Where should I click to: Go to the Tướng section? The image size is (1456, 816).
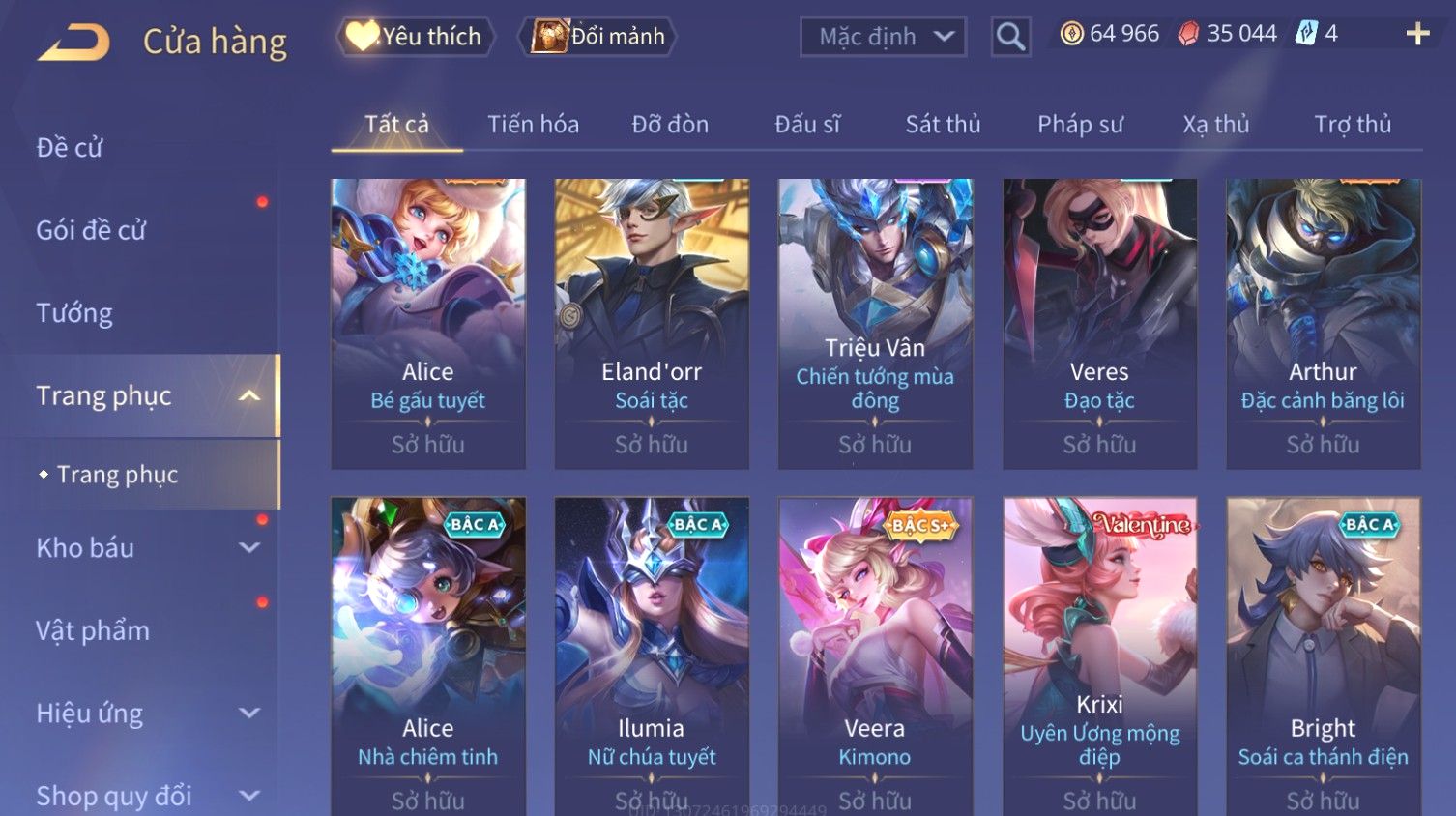pos(74,313)
